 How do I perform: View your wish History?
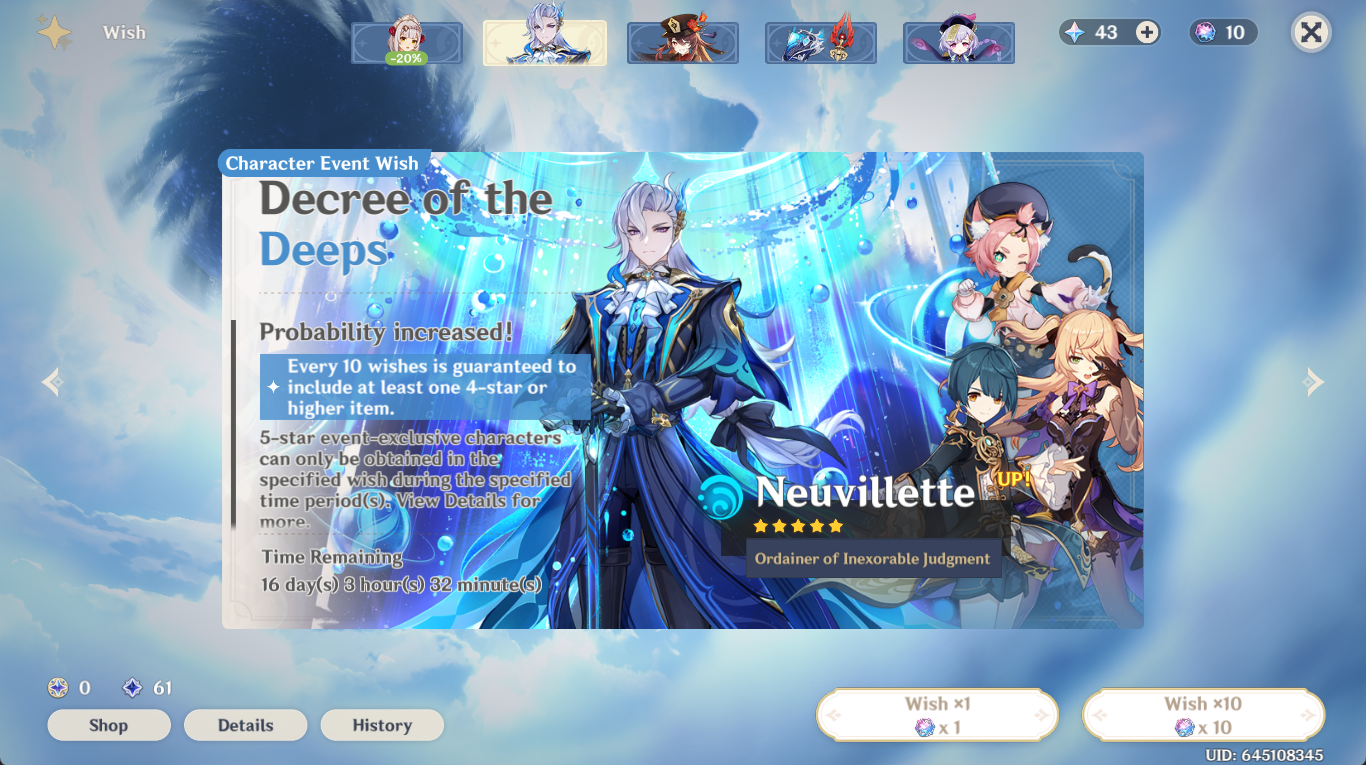382,725
